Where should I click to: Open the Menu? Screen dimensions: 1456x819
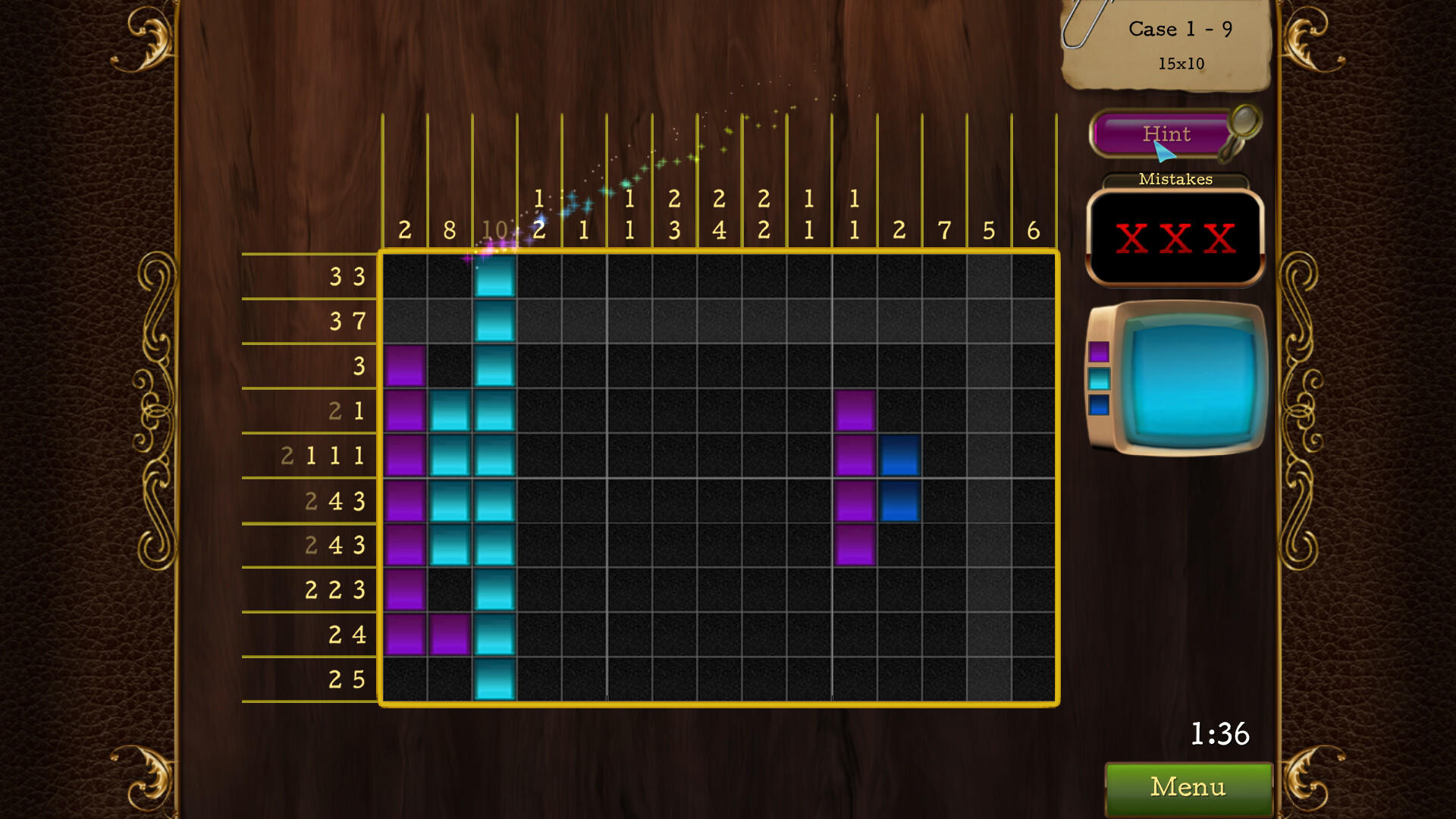1187,787
